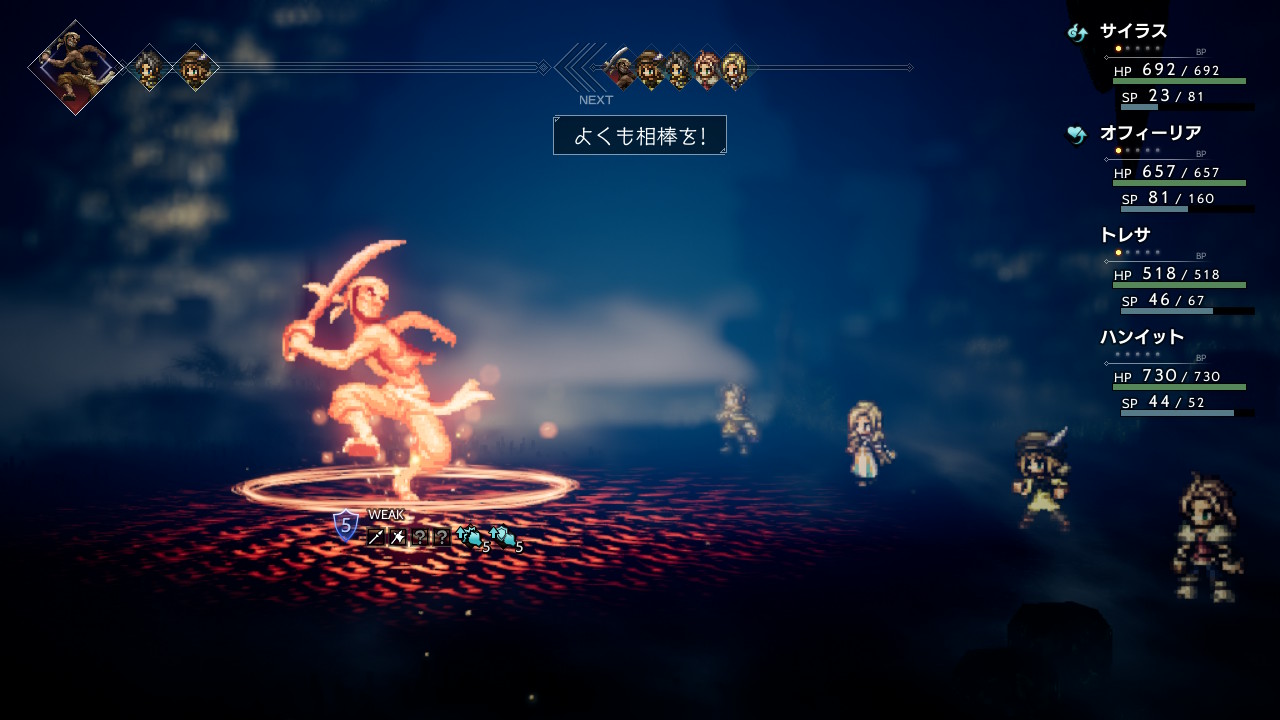This screenshot has height=720, width=1280.
Task: Choose H'aanit (ハンイット) in the party list
Action: (1141, 337)
